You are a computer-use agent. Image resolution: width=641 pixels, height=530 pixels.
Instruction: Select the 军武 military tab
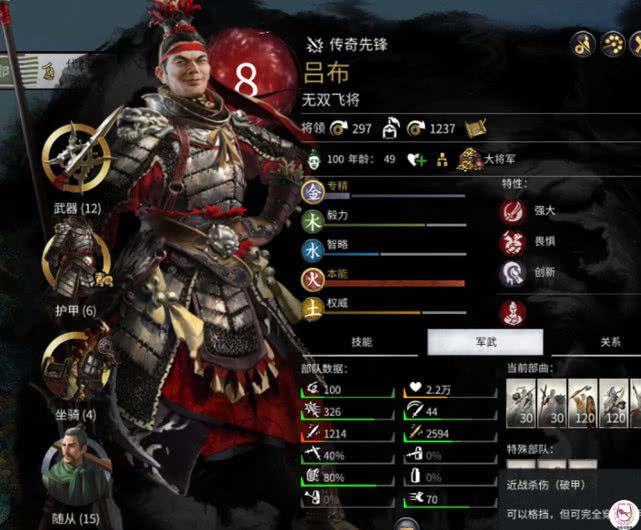(485, 342)
